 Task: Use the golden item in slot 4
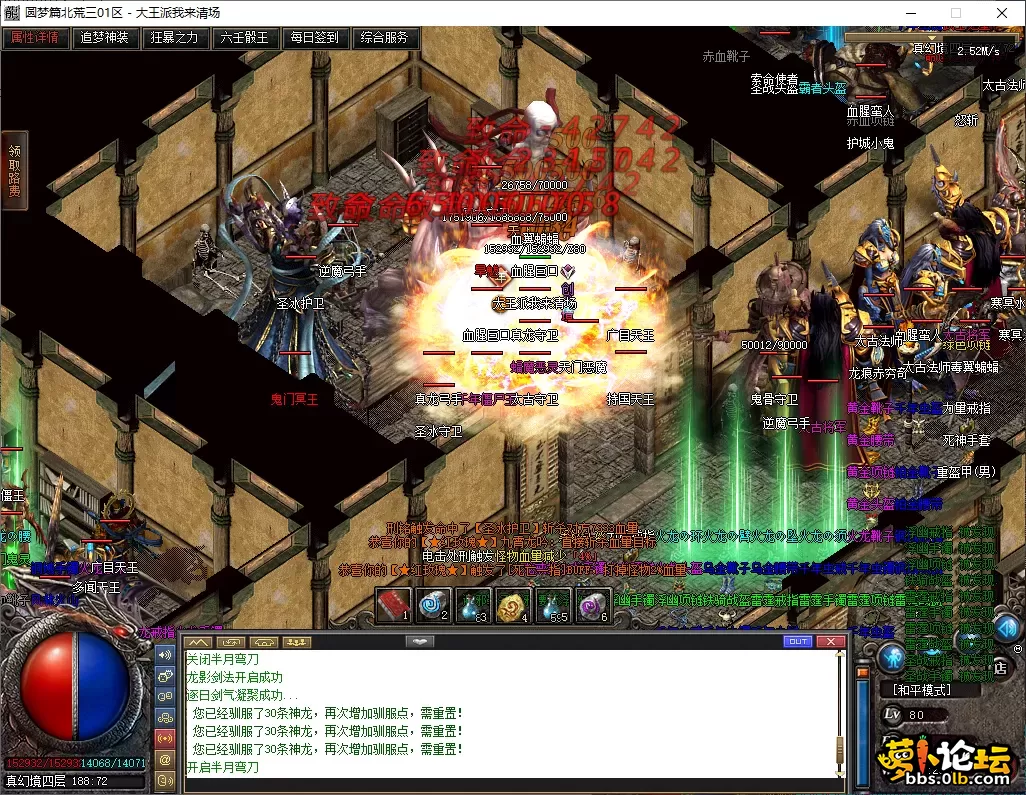tap(513, 605)
